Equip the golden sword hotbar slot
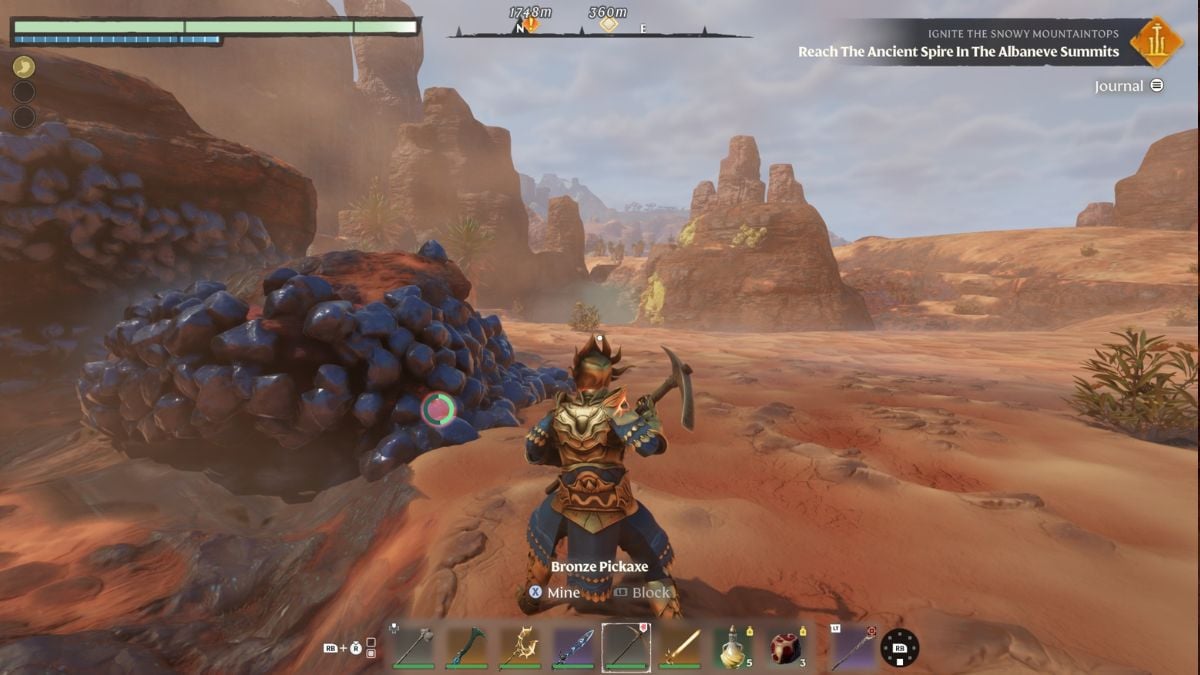 point(680,647)
